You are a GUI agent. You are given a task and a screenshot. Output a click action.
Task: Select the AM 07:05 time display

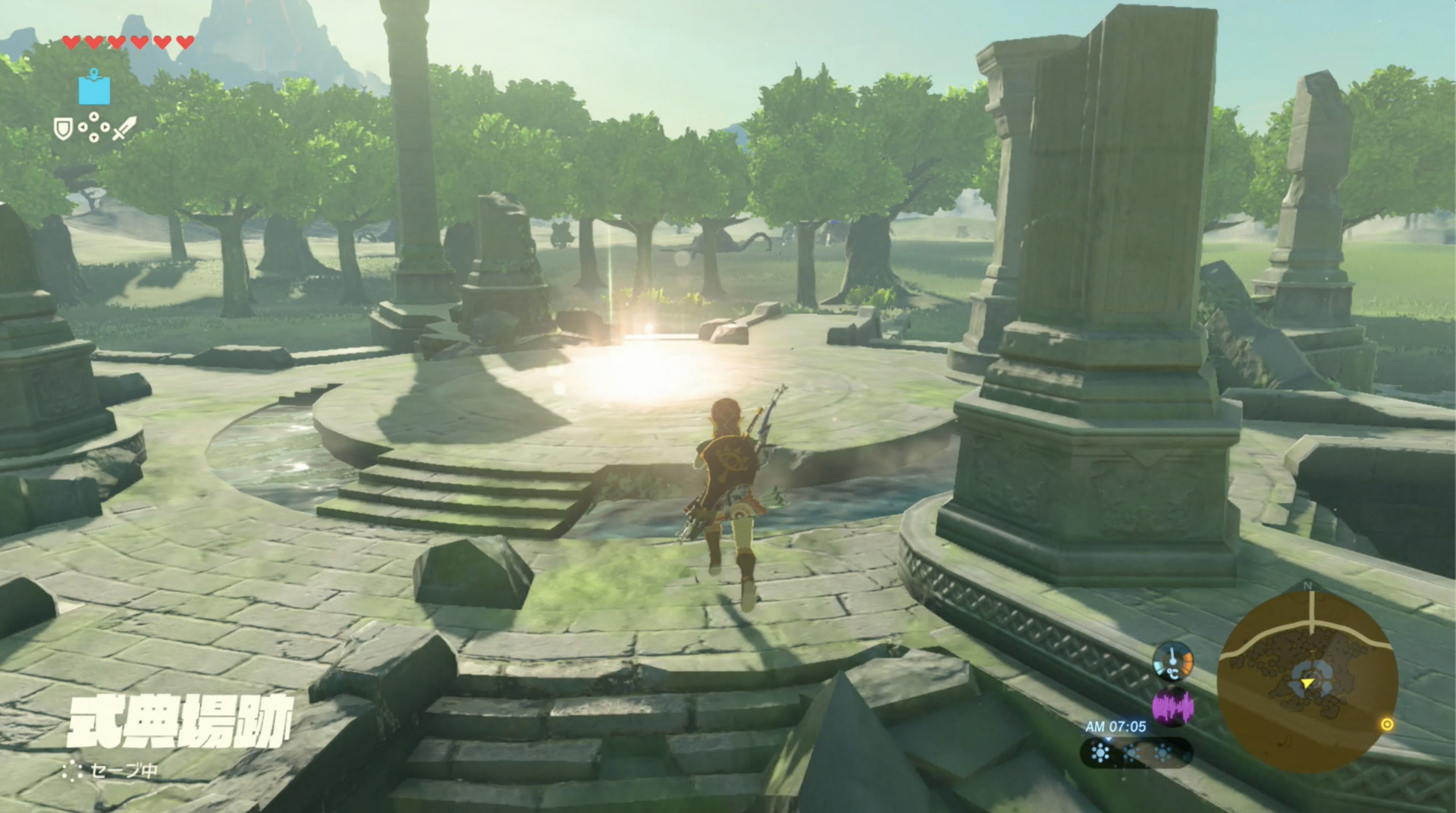[1117, 725]
